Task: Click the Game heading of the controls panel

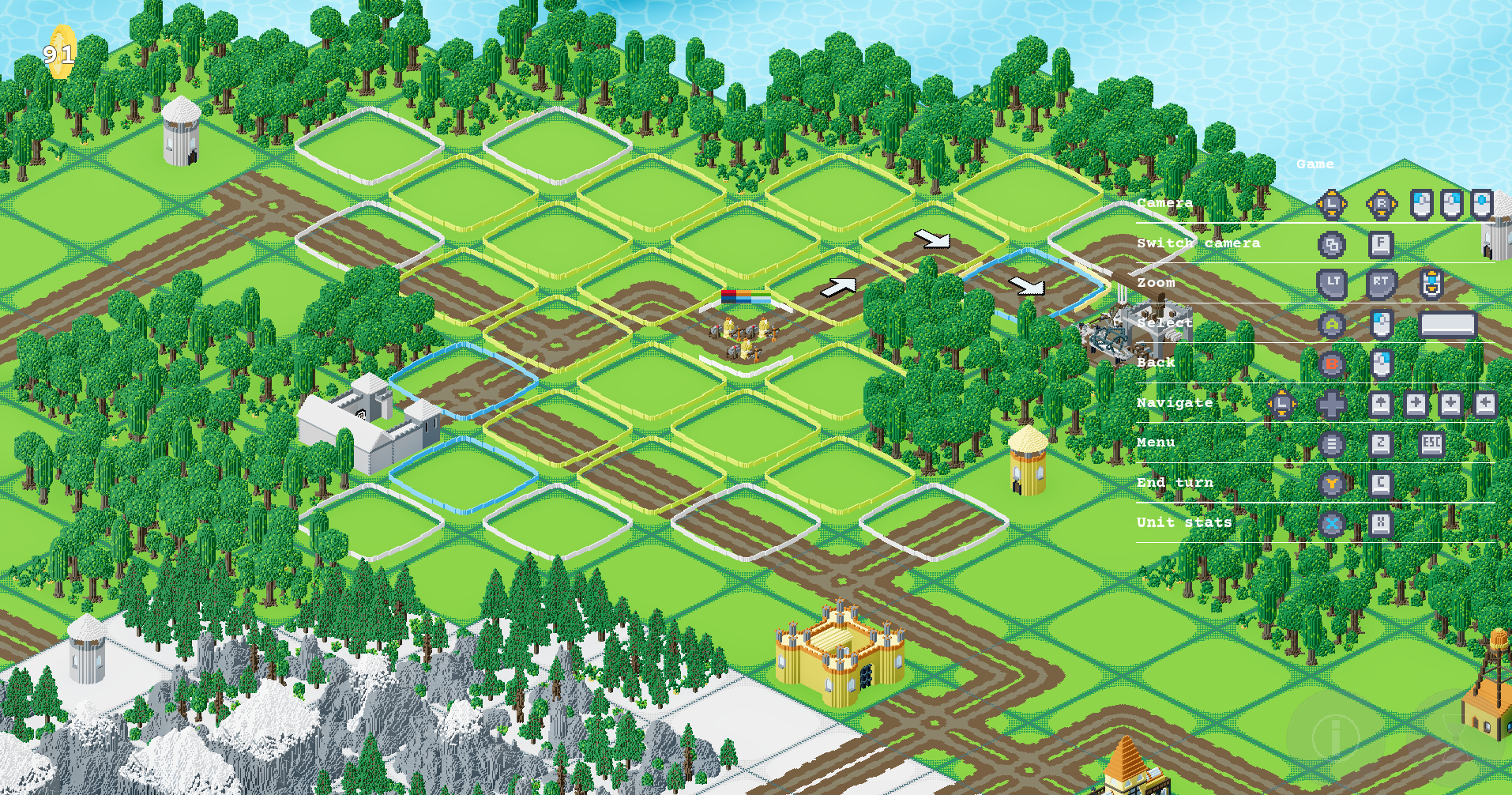Action: (1316, 164)
